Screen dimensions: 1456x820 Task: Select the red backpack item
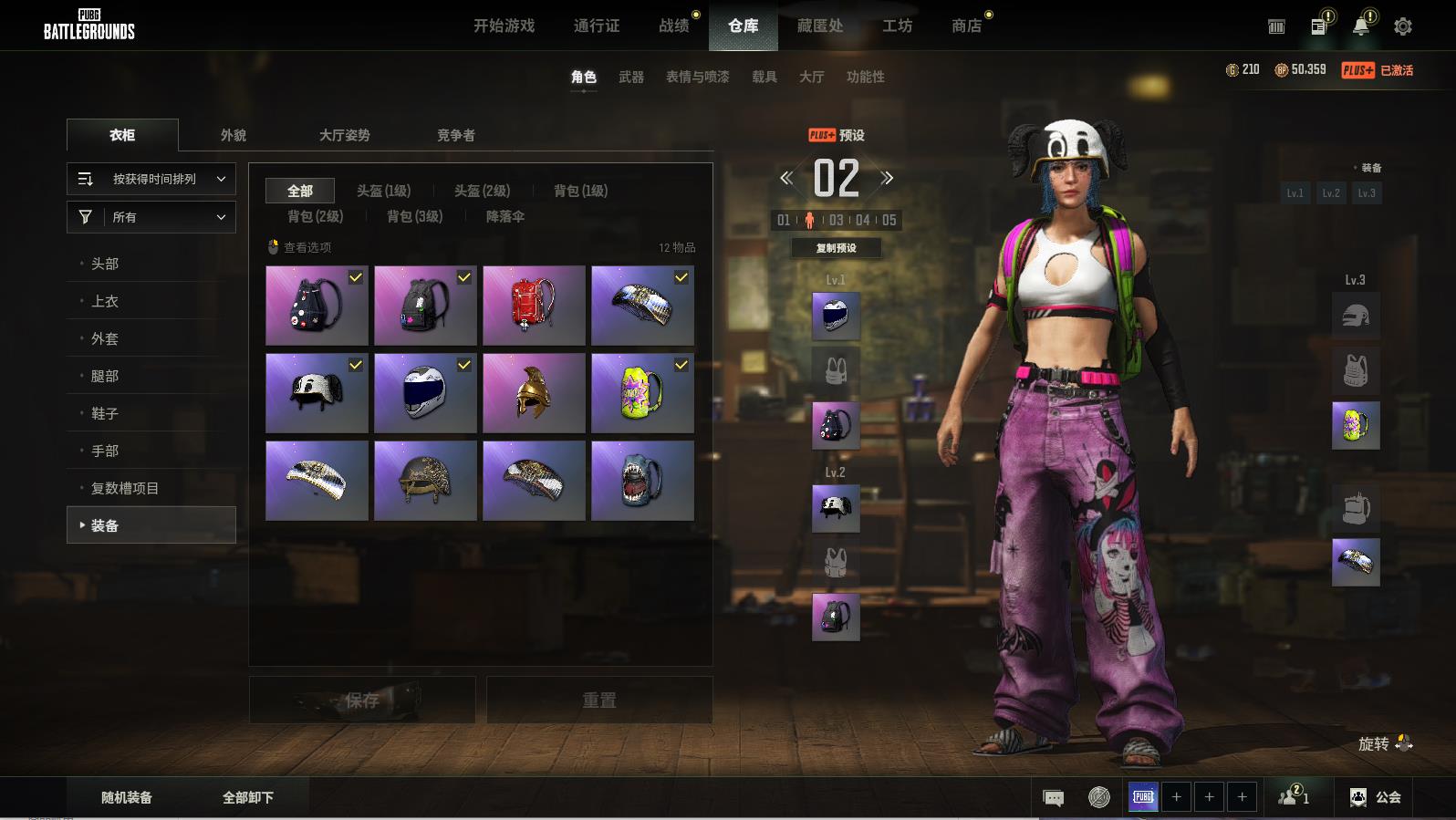[534, 306]
